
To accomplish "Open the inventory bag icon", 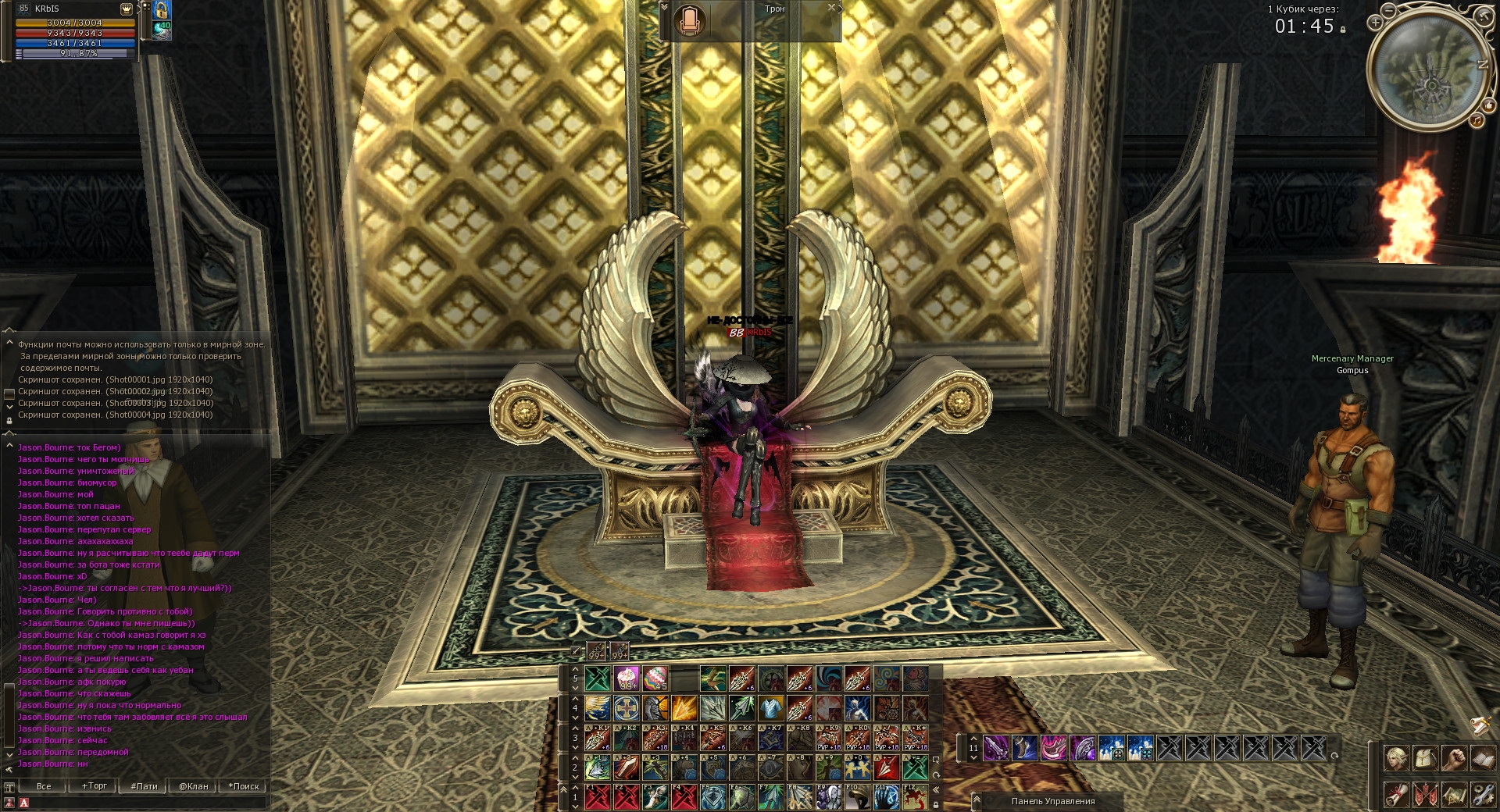I will click(1425, 758).
